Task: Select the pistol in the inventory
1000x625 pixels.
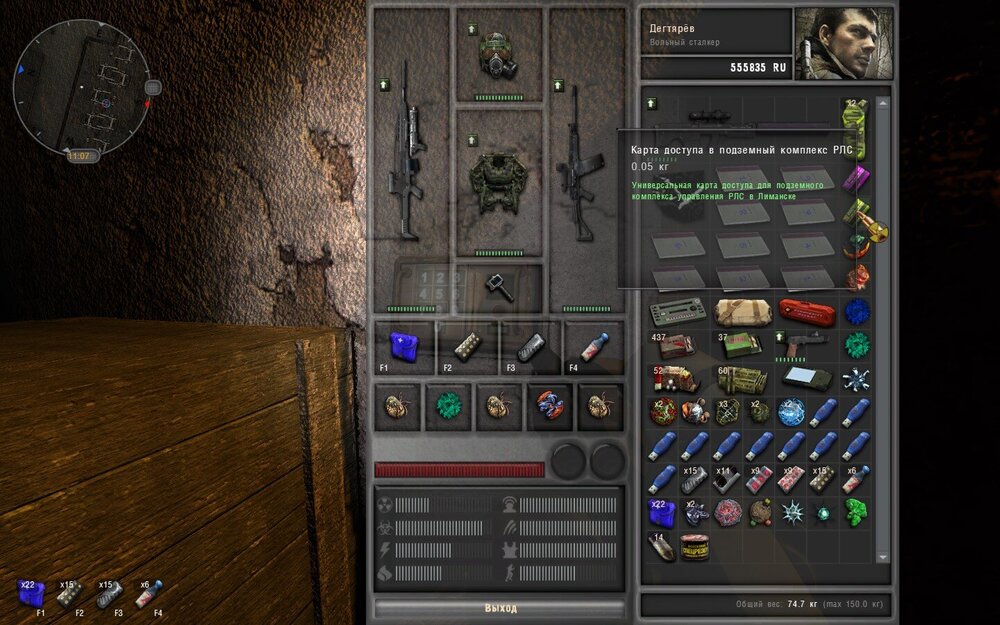Action: pyautogui.click(x=808, y=345)
